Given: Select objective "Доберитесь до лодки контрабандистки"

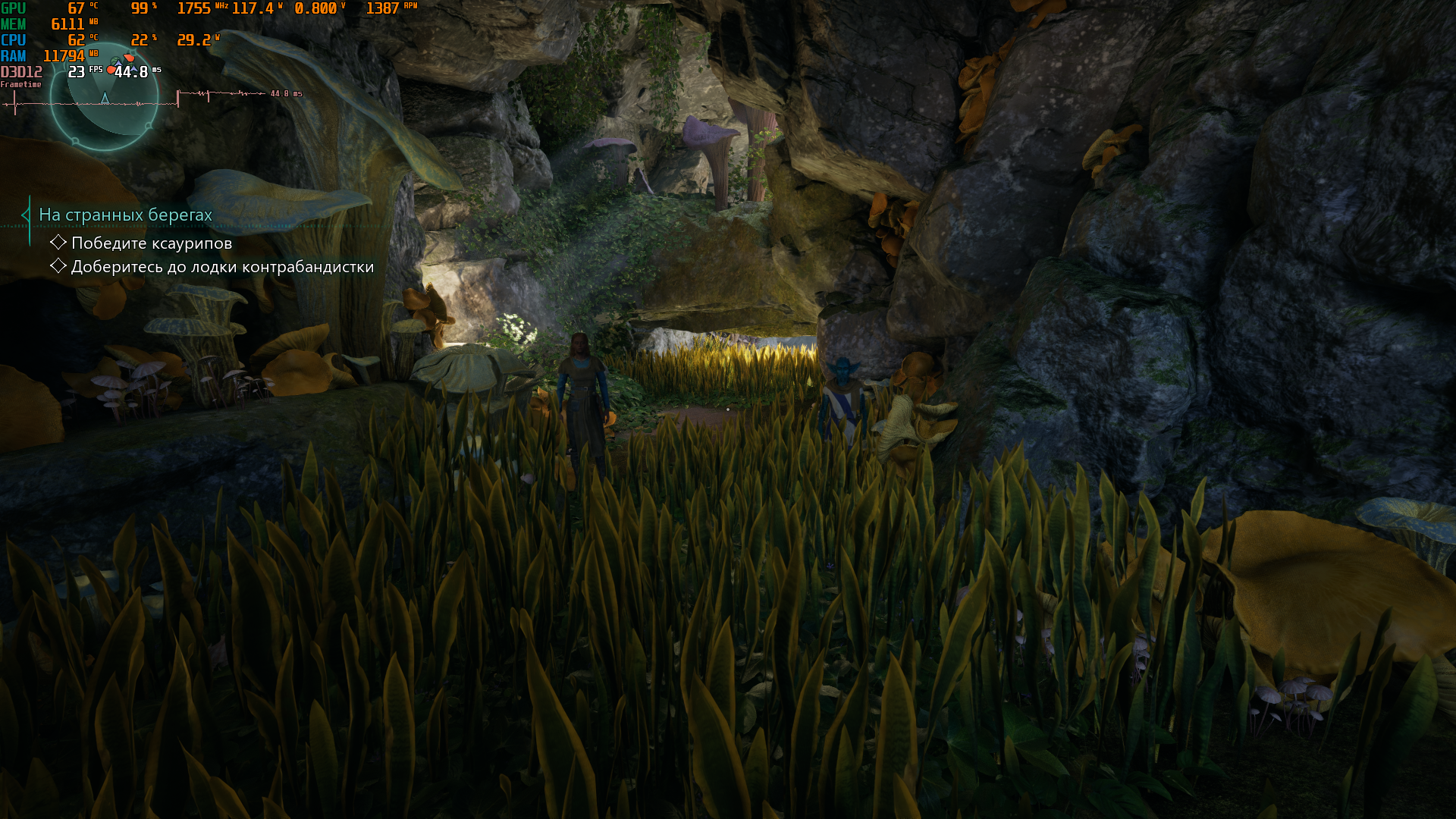Looking at the screenshot, I should tap(222, 267).
